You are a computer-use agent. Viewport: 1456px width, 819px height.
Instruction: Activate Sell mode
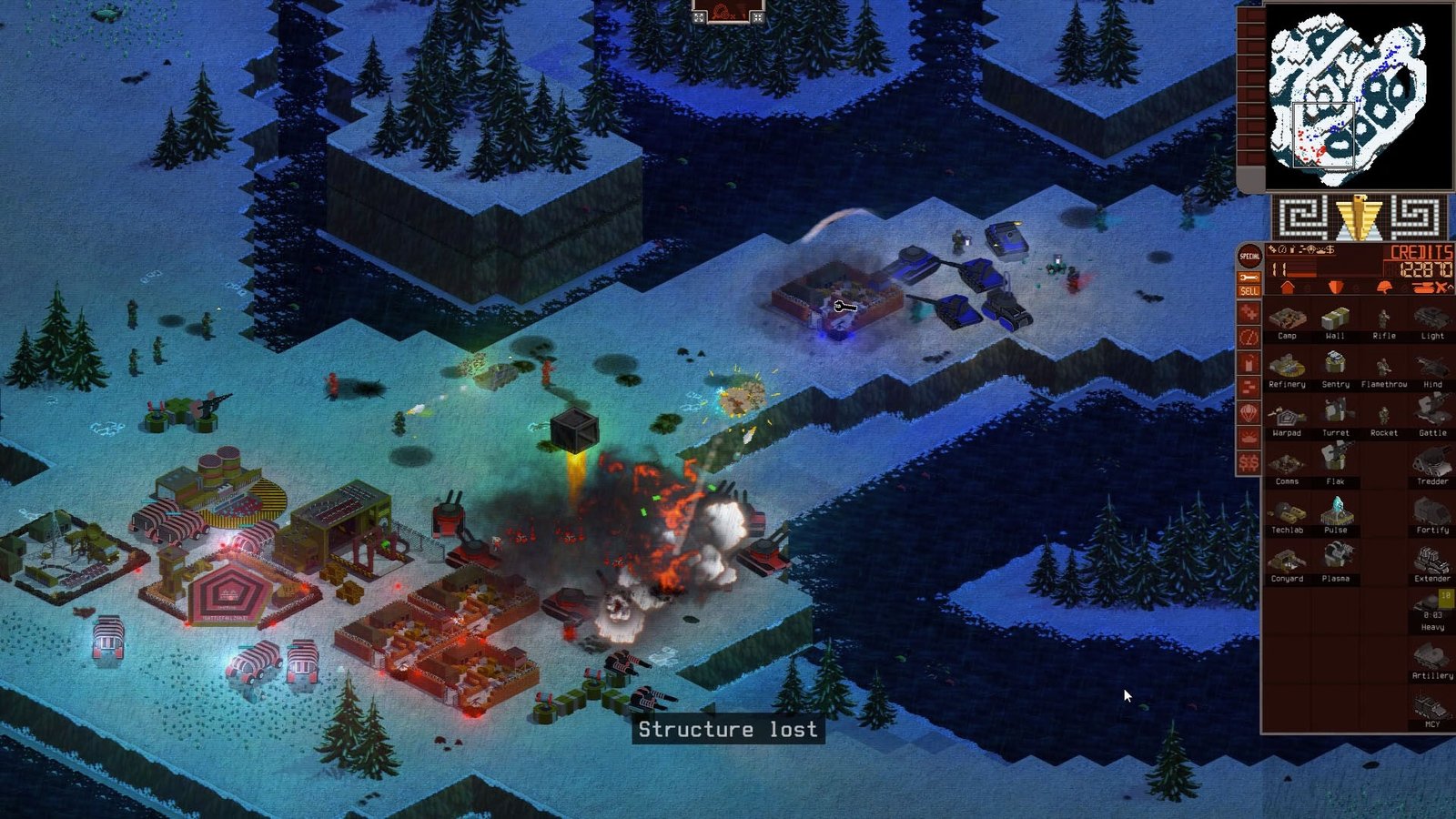click(x=1249, y=291)
